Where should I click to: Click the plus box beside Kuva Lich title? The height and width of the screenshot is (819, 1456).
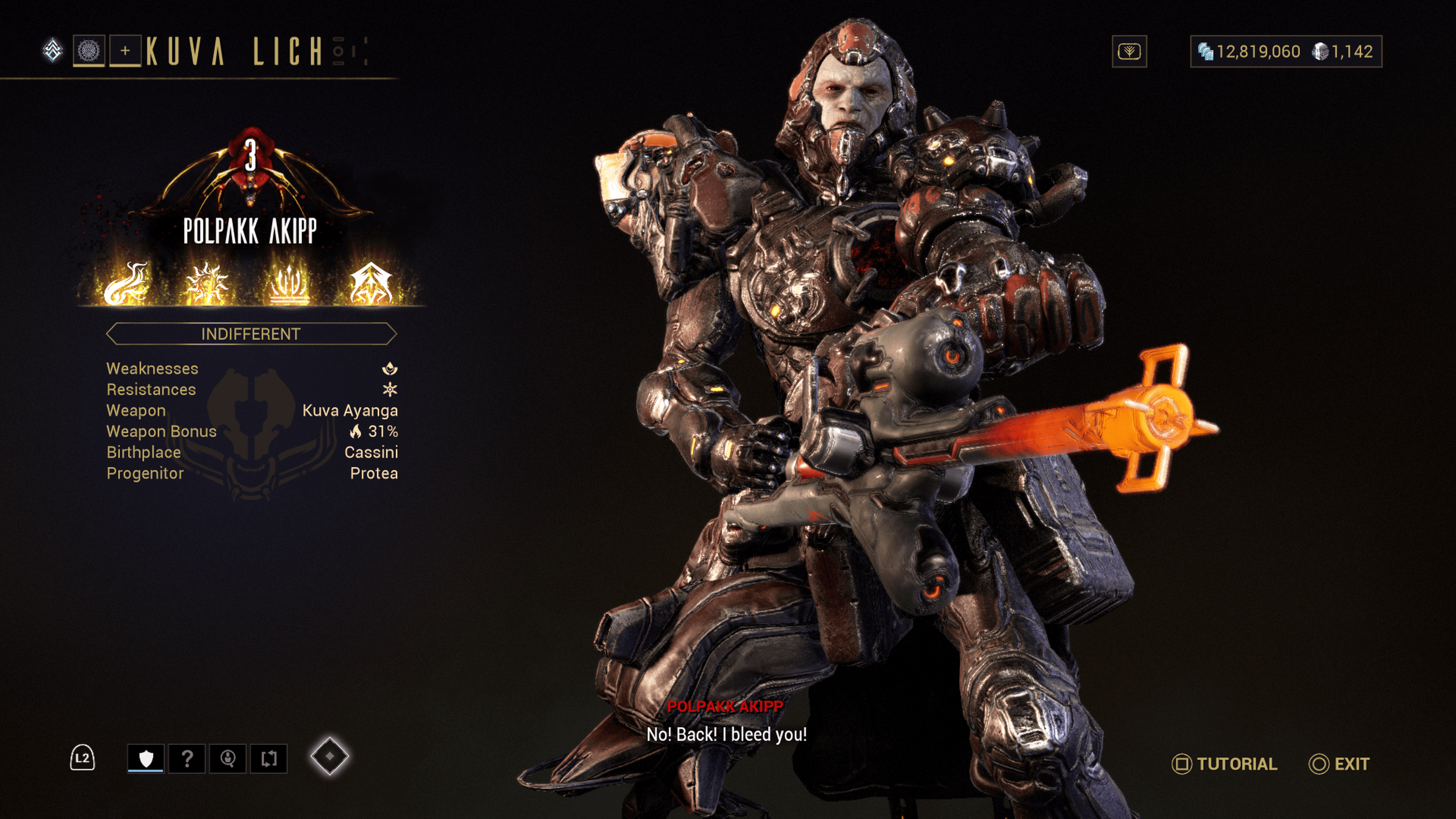[x=125, y=52]
